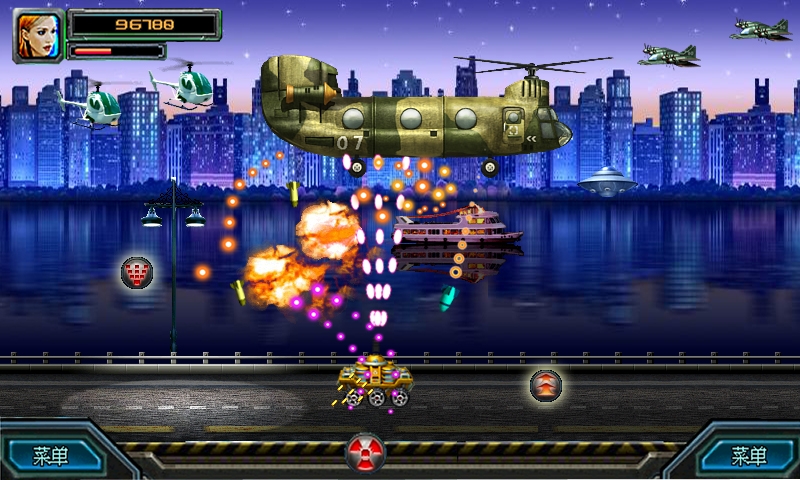Click the blonde pilot portrait
Screen dimensions: 800x480
pos(37,35)
